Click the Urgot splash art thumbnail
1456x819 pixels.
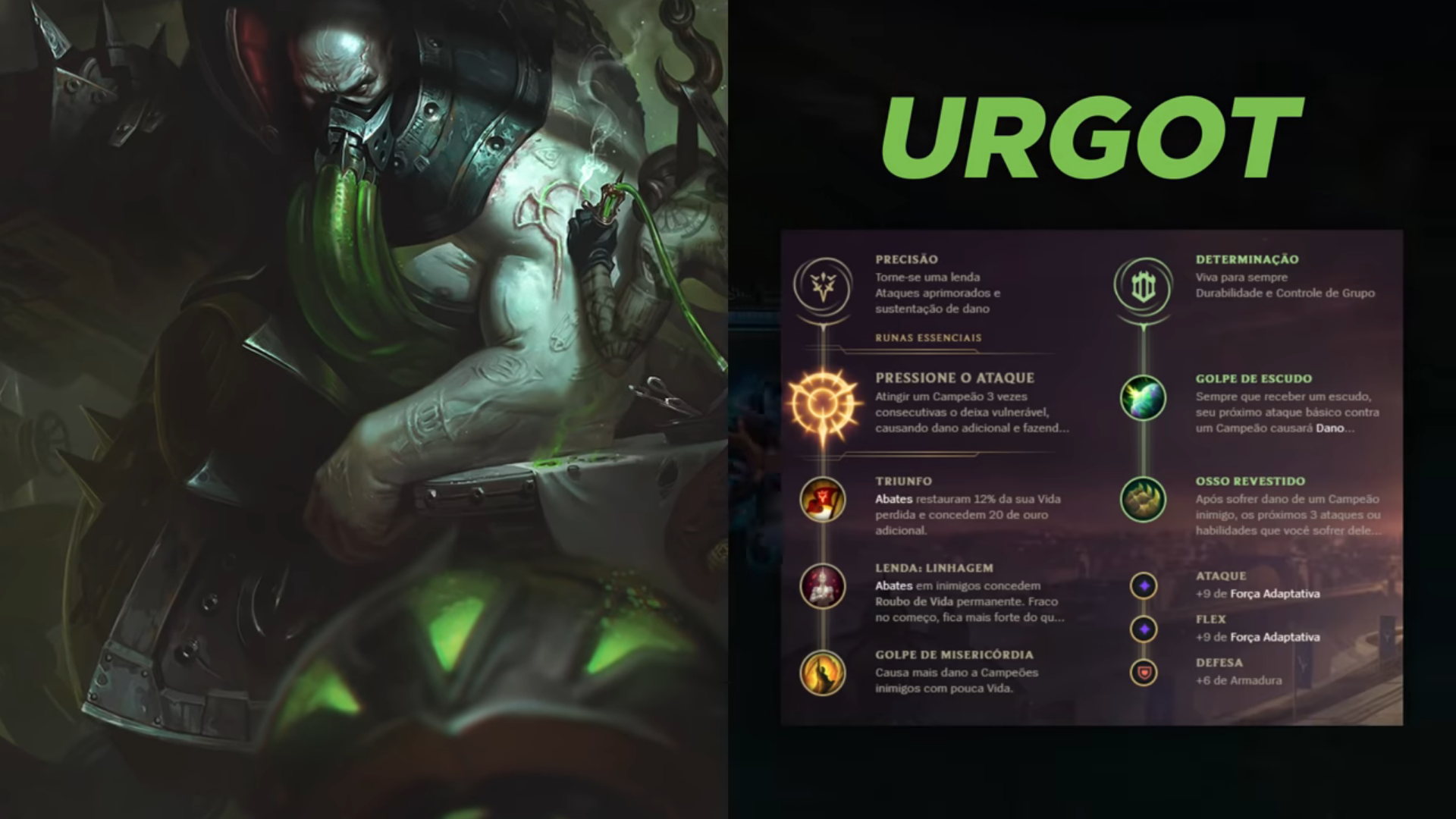click(364, 409)
